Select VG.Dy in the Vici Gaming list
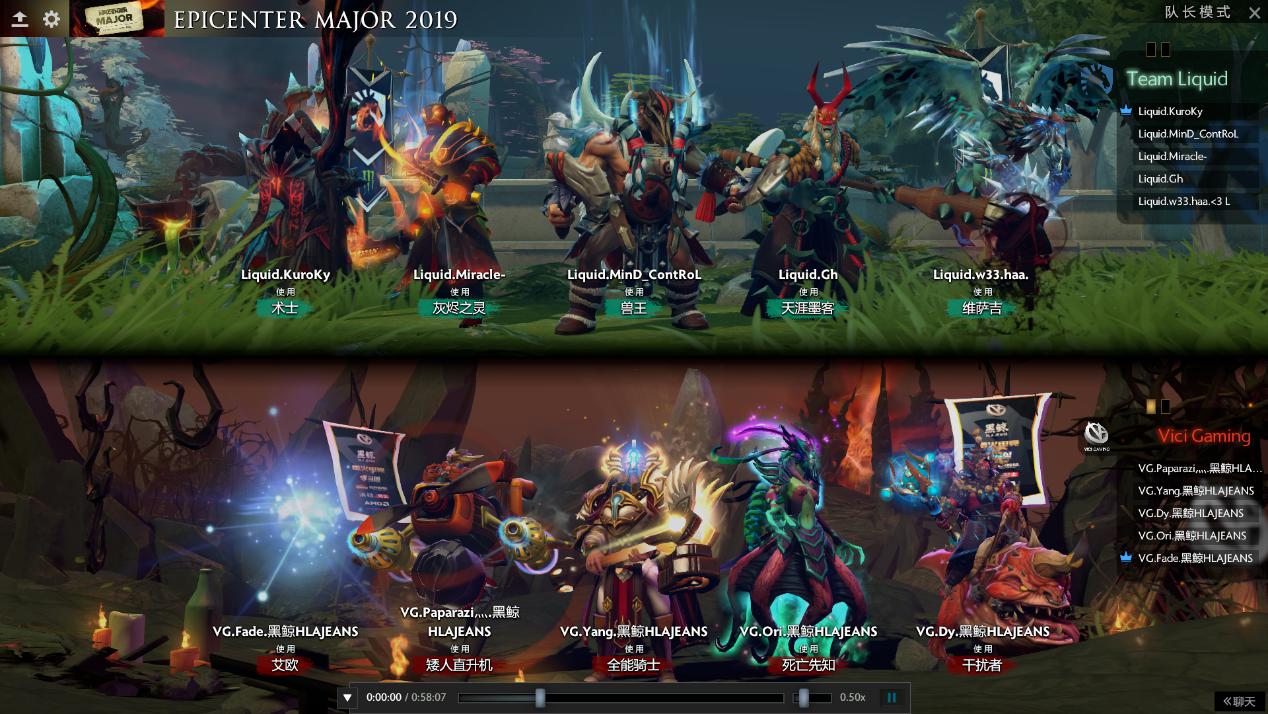 (1190, 513)
